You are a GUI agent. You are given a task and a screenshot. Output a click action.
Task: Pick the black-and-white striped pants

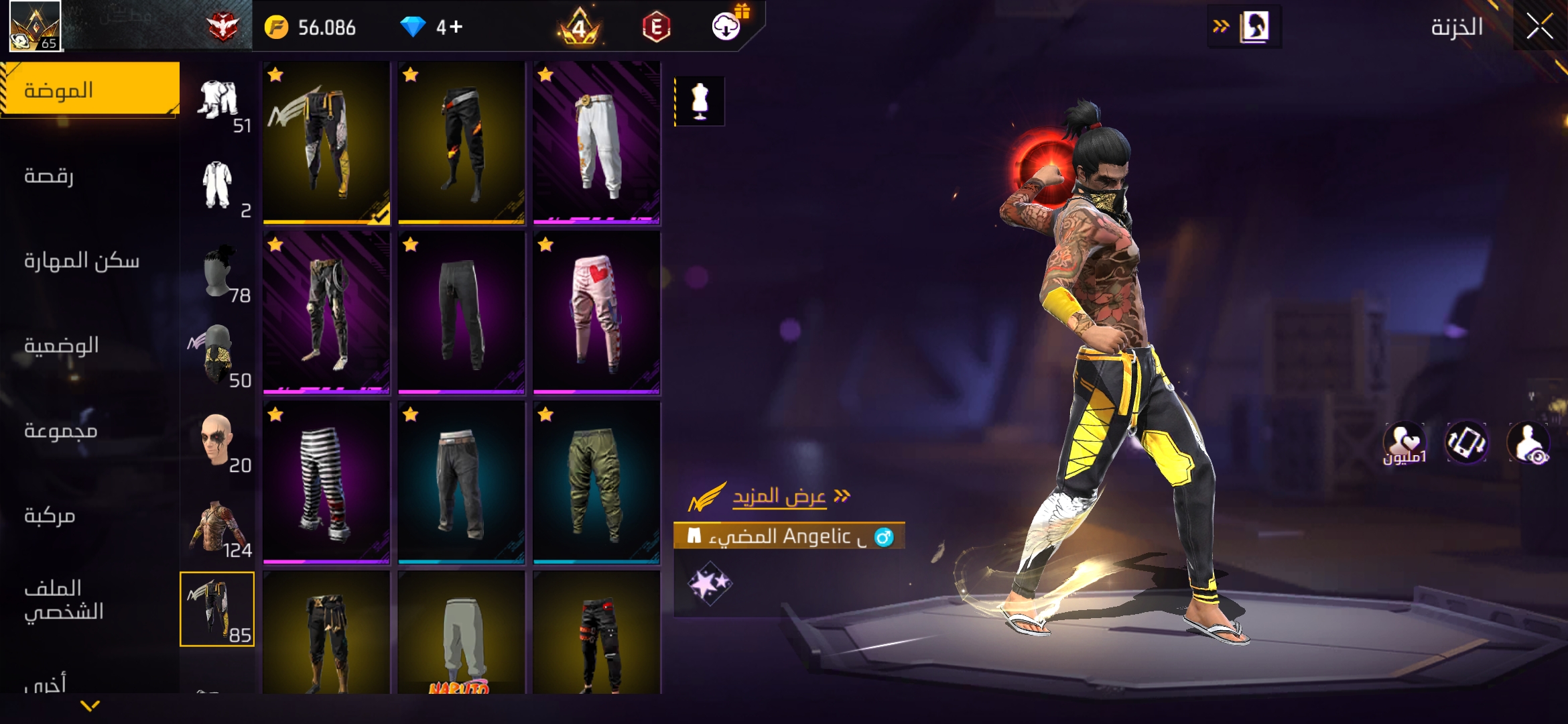pyautogui.click(x=326, y=482)
